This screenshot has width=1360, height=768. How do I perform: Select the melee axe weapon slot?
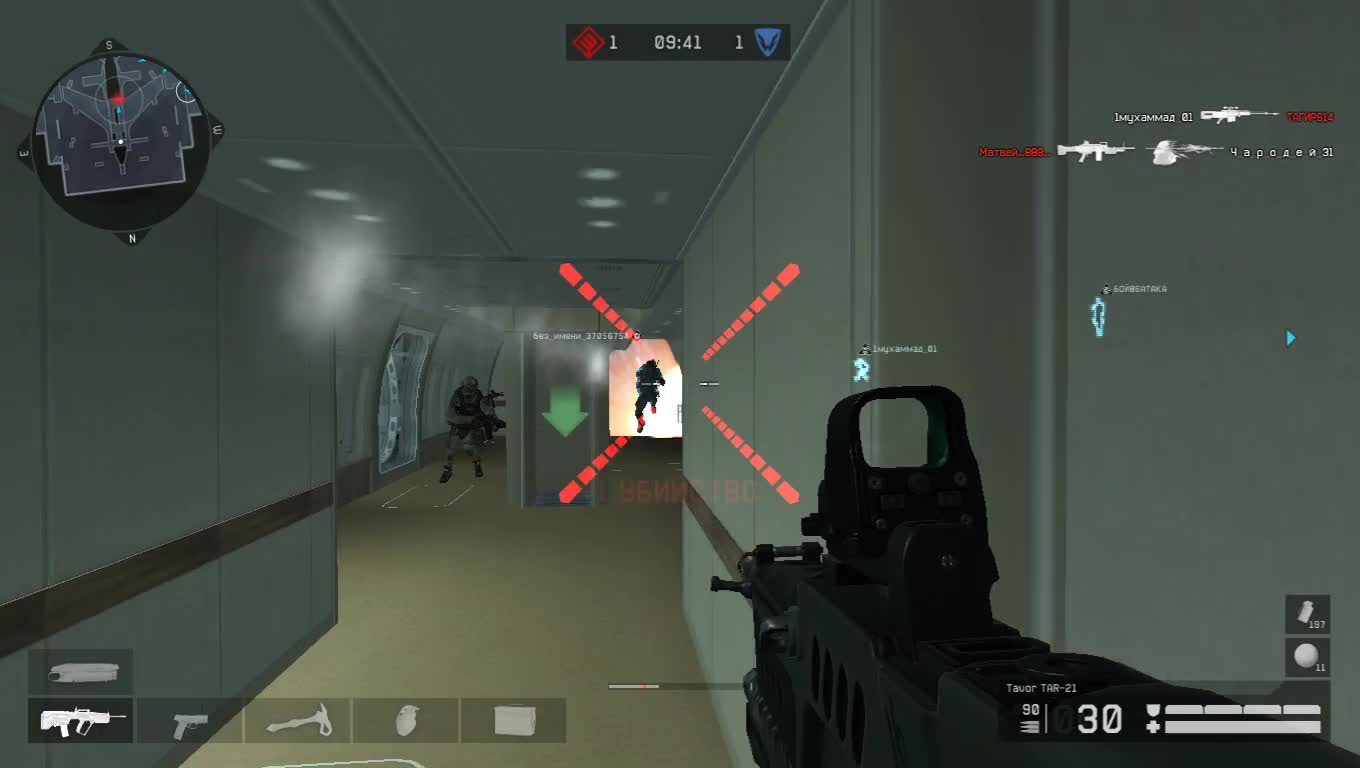[x=297, y=719]
